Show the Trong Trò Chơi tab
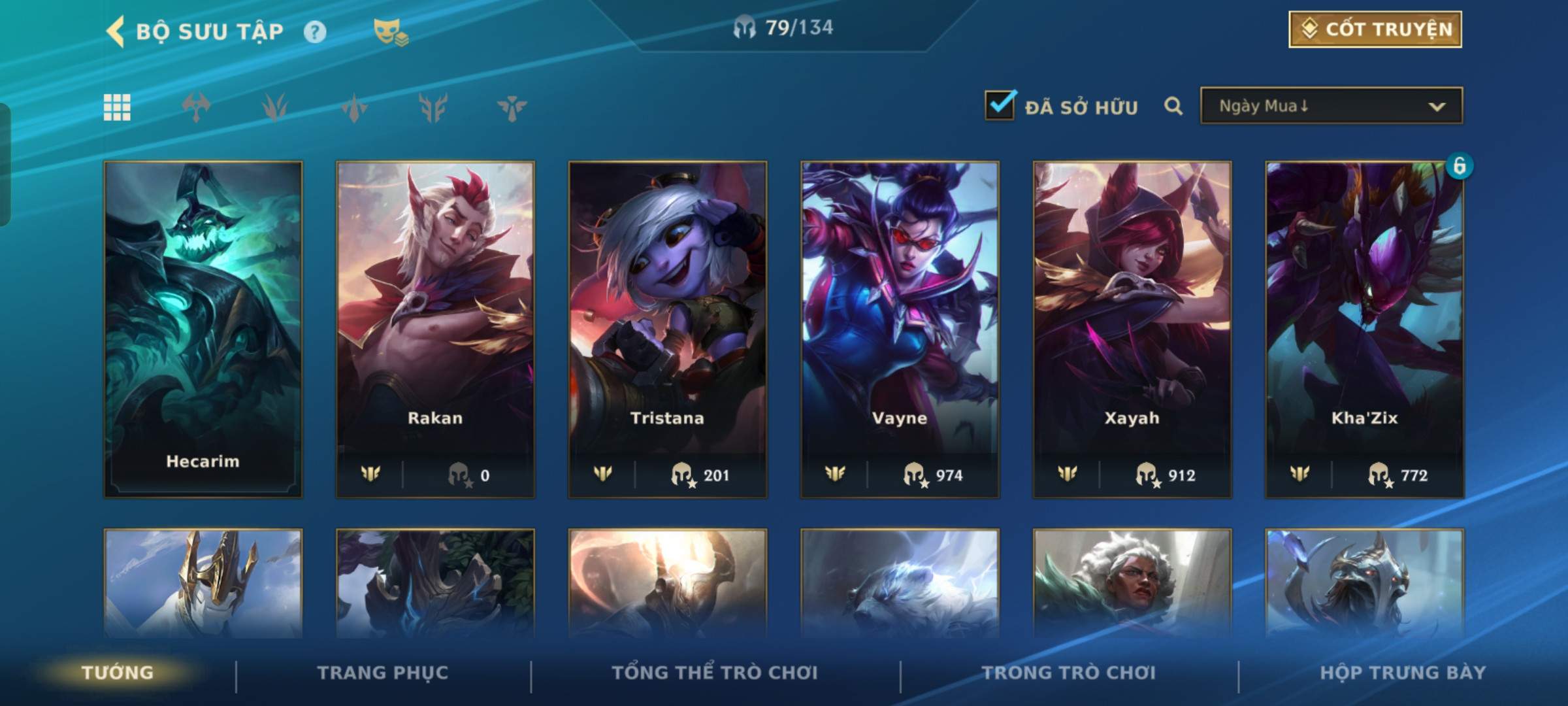This screenshot has width=1568, height=706. click(x=1069, y=673)
